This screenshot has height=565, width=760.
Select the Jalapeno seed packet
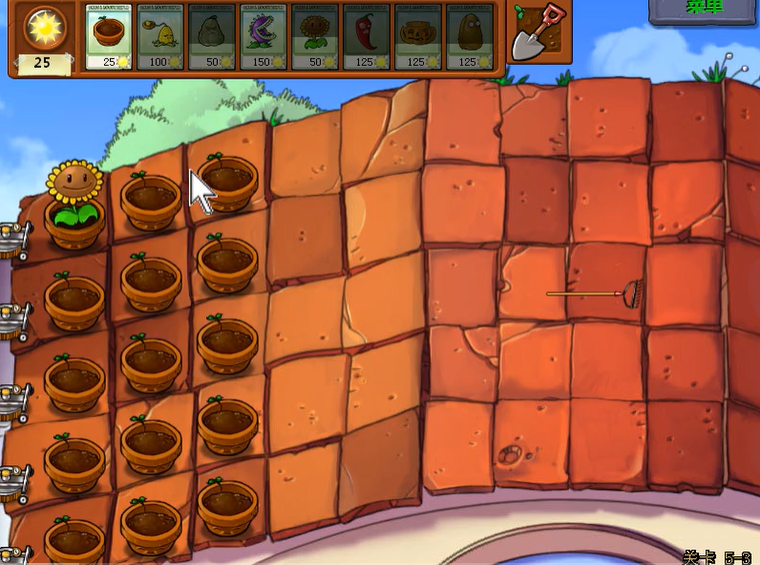366,37
